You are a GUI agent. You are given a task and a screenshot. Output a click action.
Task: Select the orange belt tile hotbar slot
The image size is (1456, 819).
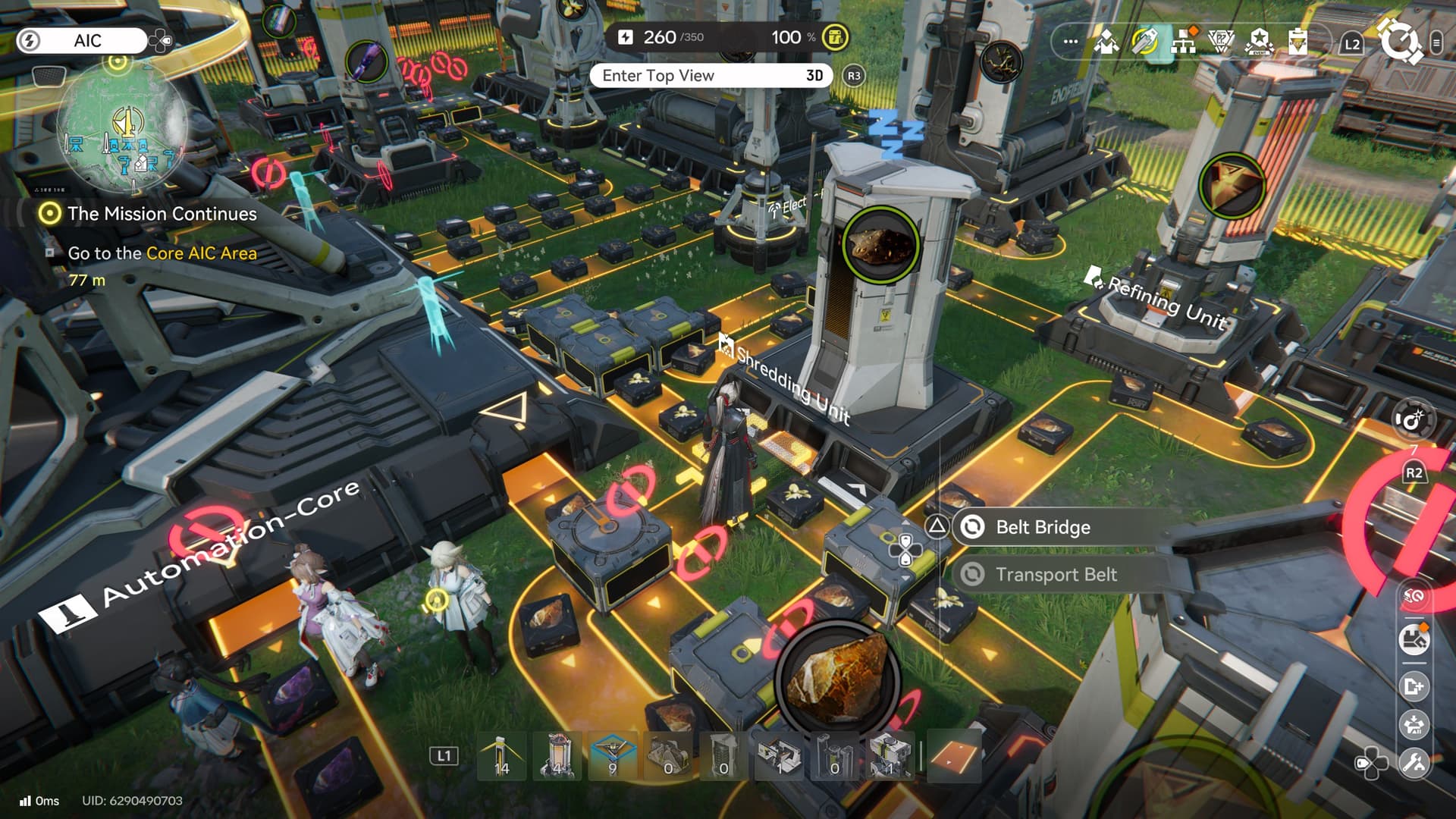954,756
